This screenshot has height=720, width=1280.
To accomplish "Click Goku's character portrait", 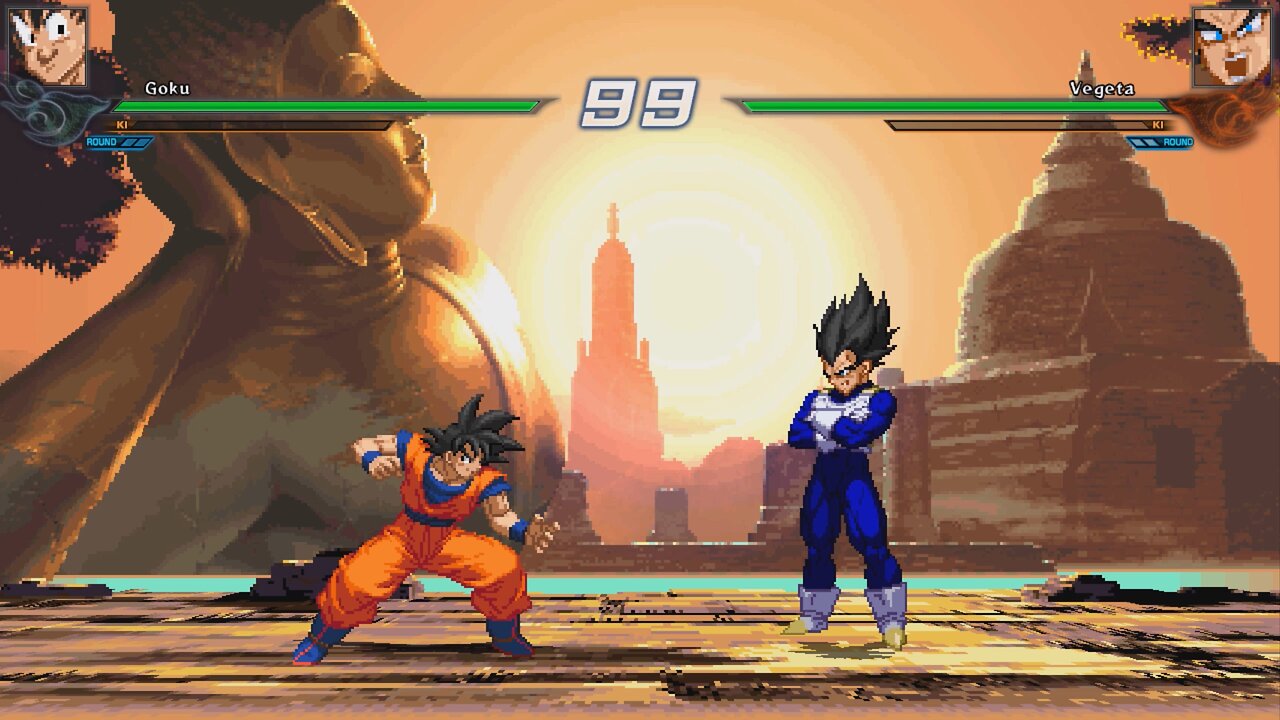I will (48, 46).
